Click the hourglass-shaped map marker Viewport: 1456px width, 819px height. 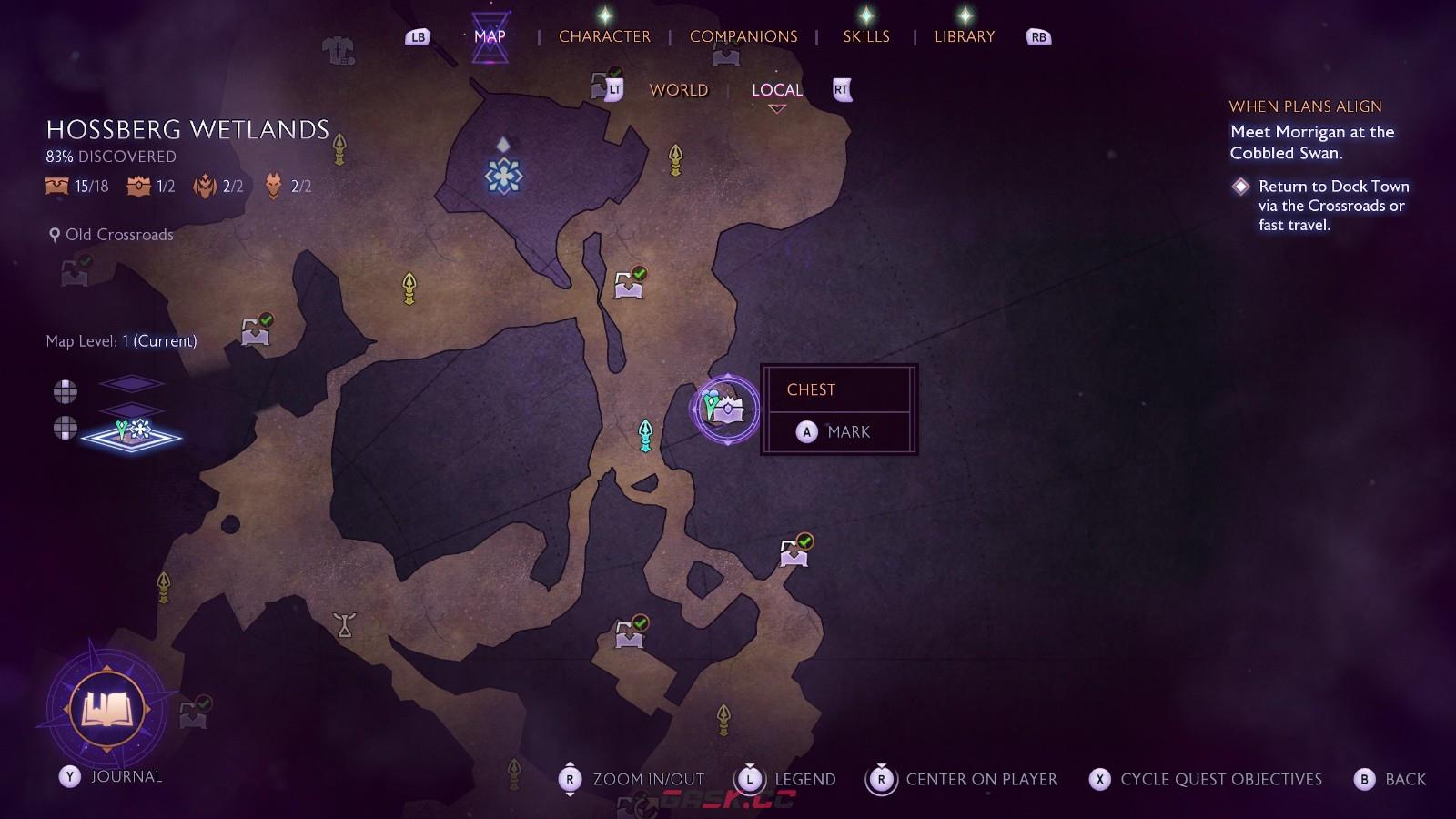click(344, 625)
